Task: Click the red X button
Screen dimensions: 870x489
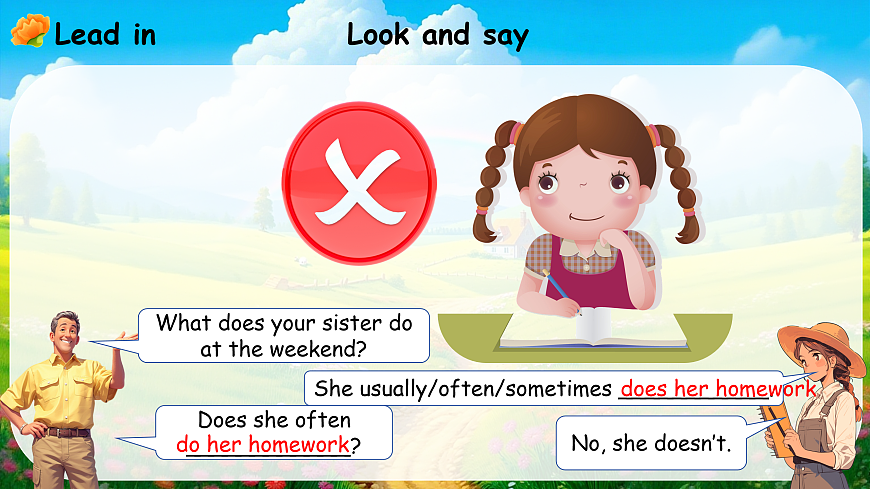Action: click(x=359, y=181)
